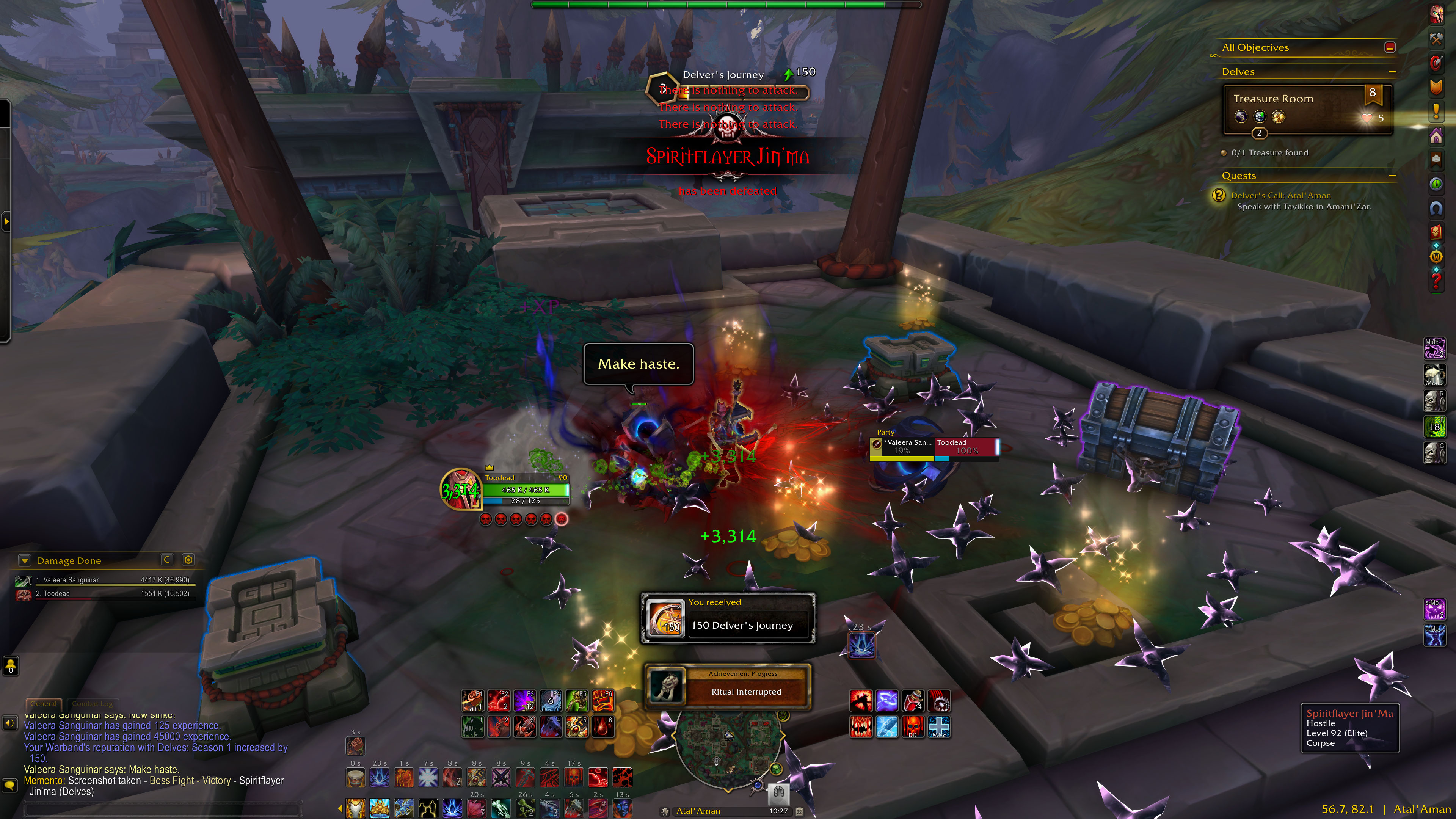This screenshot has width=1456, height=819.
Task: Collapse the Delves objectives section
Action: pyautogui.click(x=1392, y=72)
